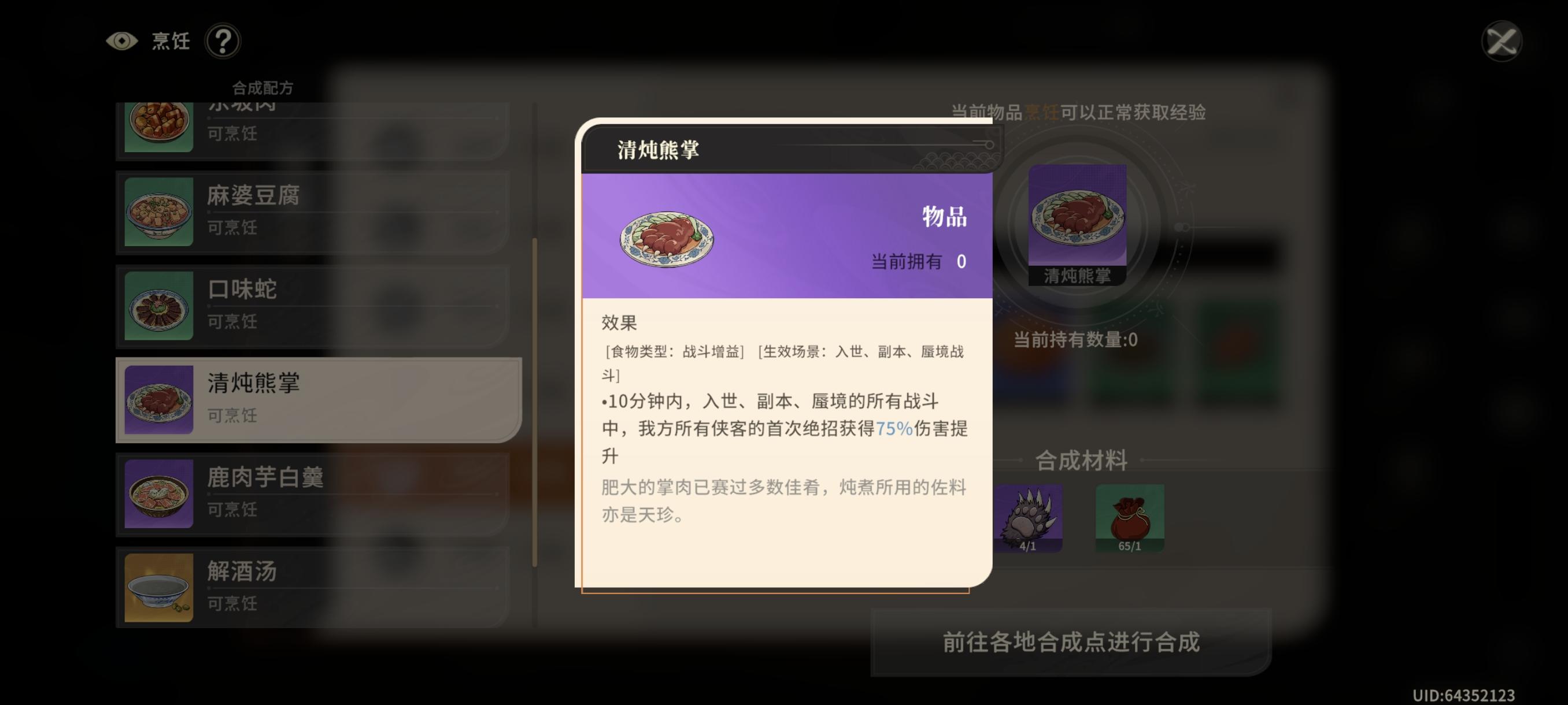Image resolution: width=1568 pixels, height=705 pixels.
Task: Select the 麻婆豆腐 dish thumbnail icon
Action: click(x=158, y=210)
